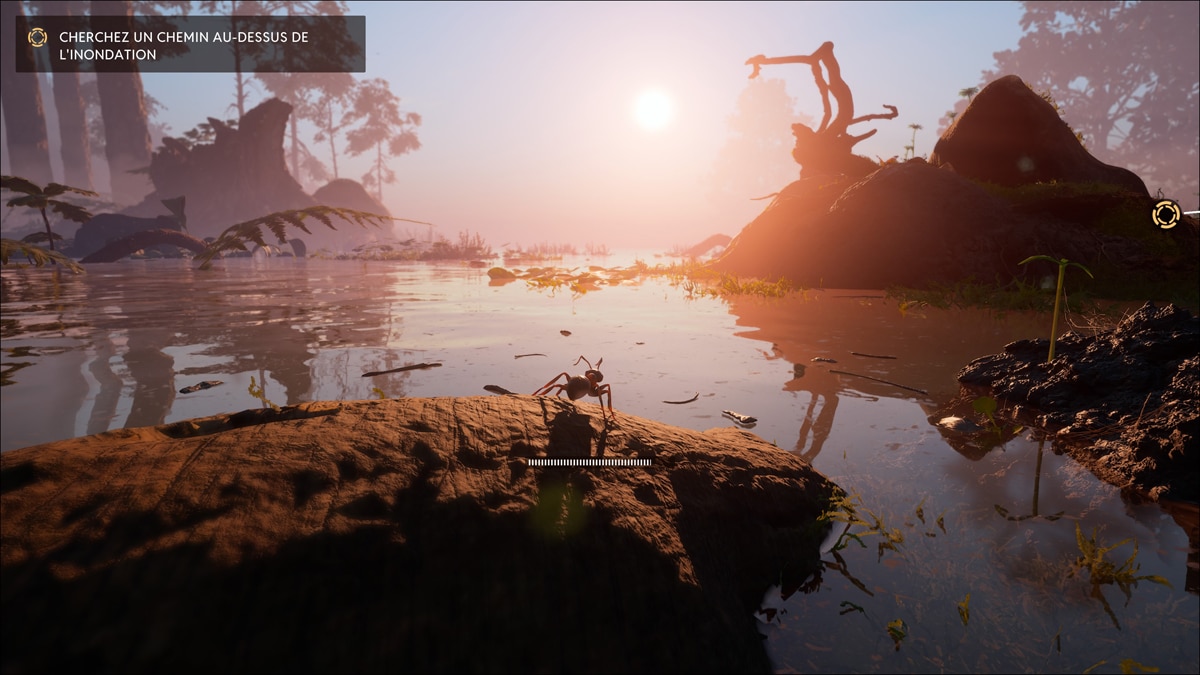
Task: Click the flood path objective tracker
Action: (190, 45)
